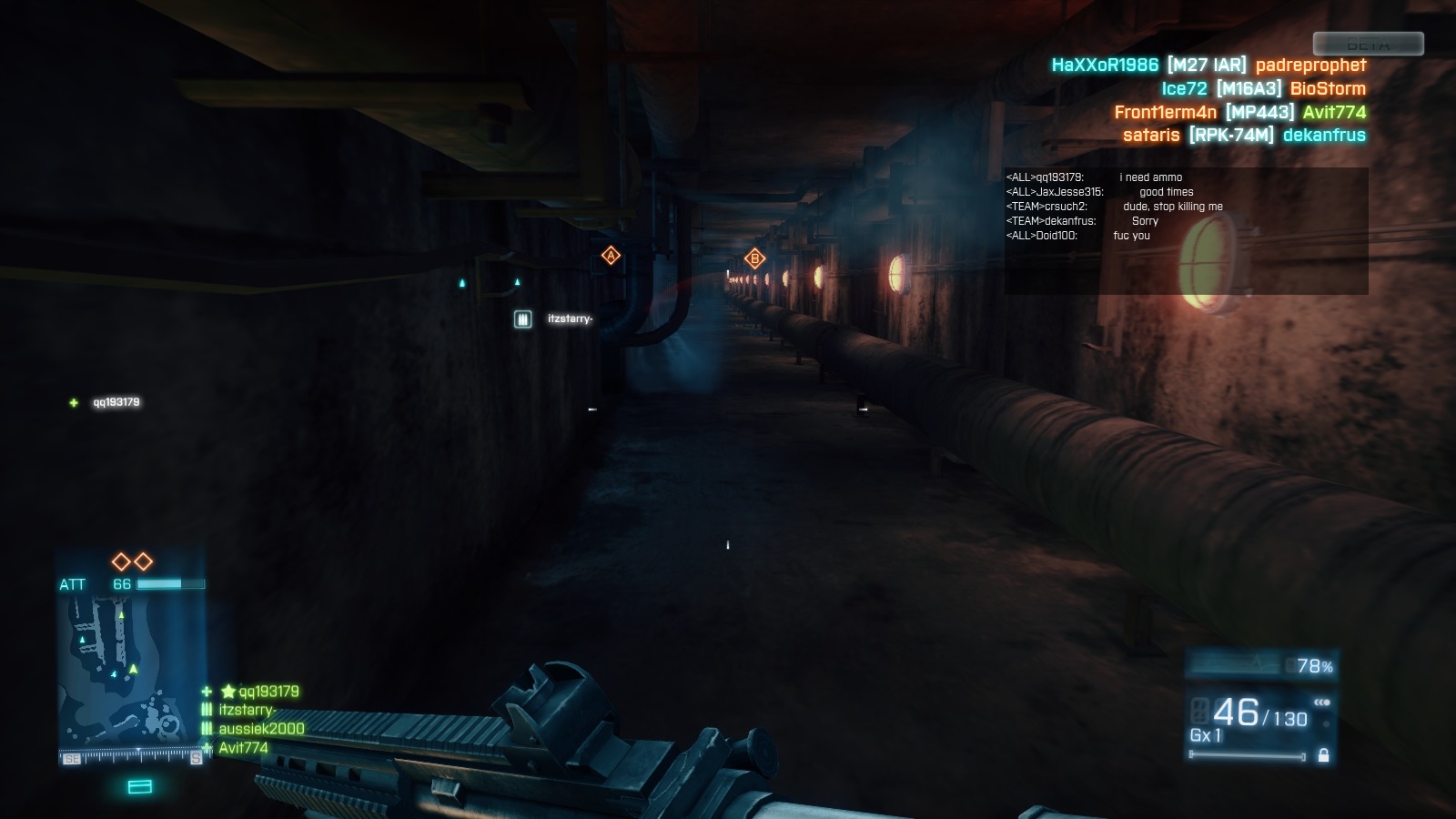Pick Avit774 in the squad list
The width and height of the screenshot is (1456, 819).
pos(243,748)
